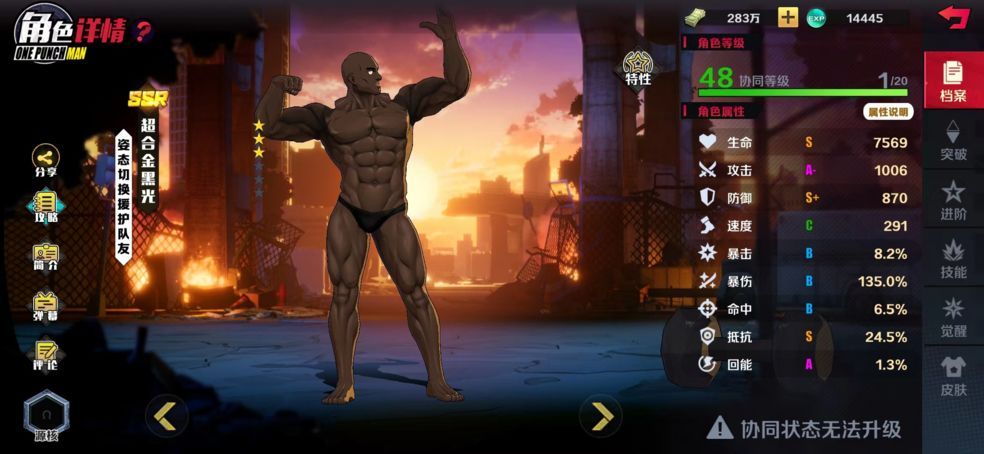Image resolution: width=984 pixels, height=454 pixels.
Task: Switch to the 突破 (Breakthrough) tab
Action: coord(953,140)
